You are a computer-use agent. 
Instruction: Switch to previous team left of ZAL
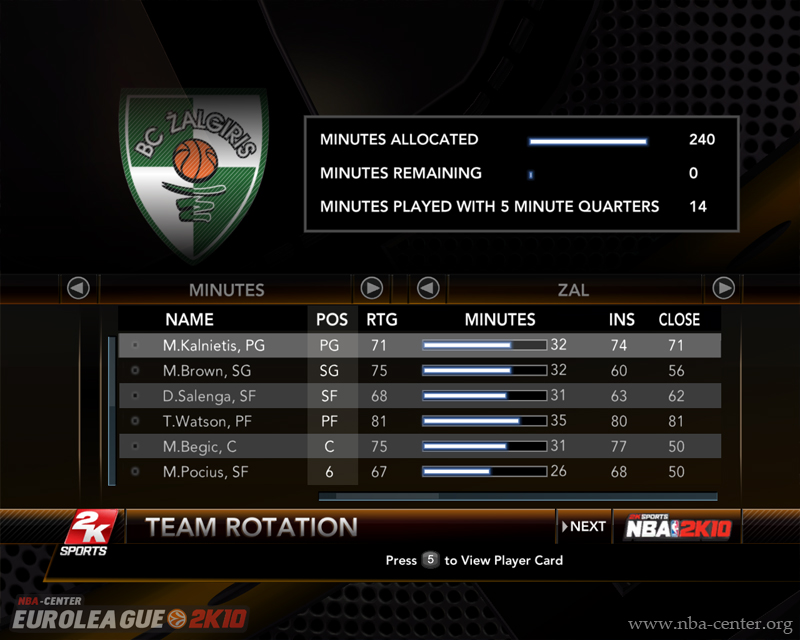[428, 289]
